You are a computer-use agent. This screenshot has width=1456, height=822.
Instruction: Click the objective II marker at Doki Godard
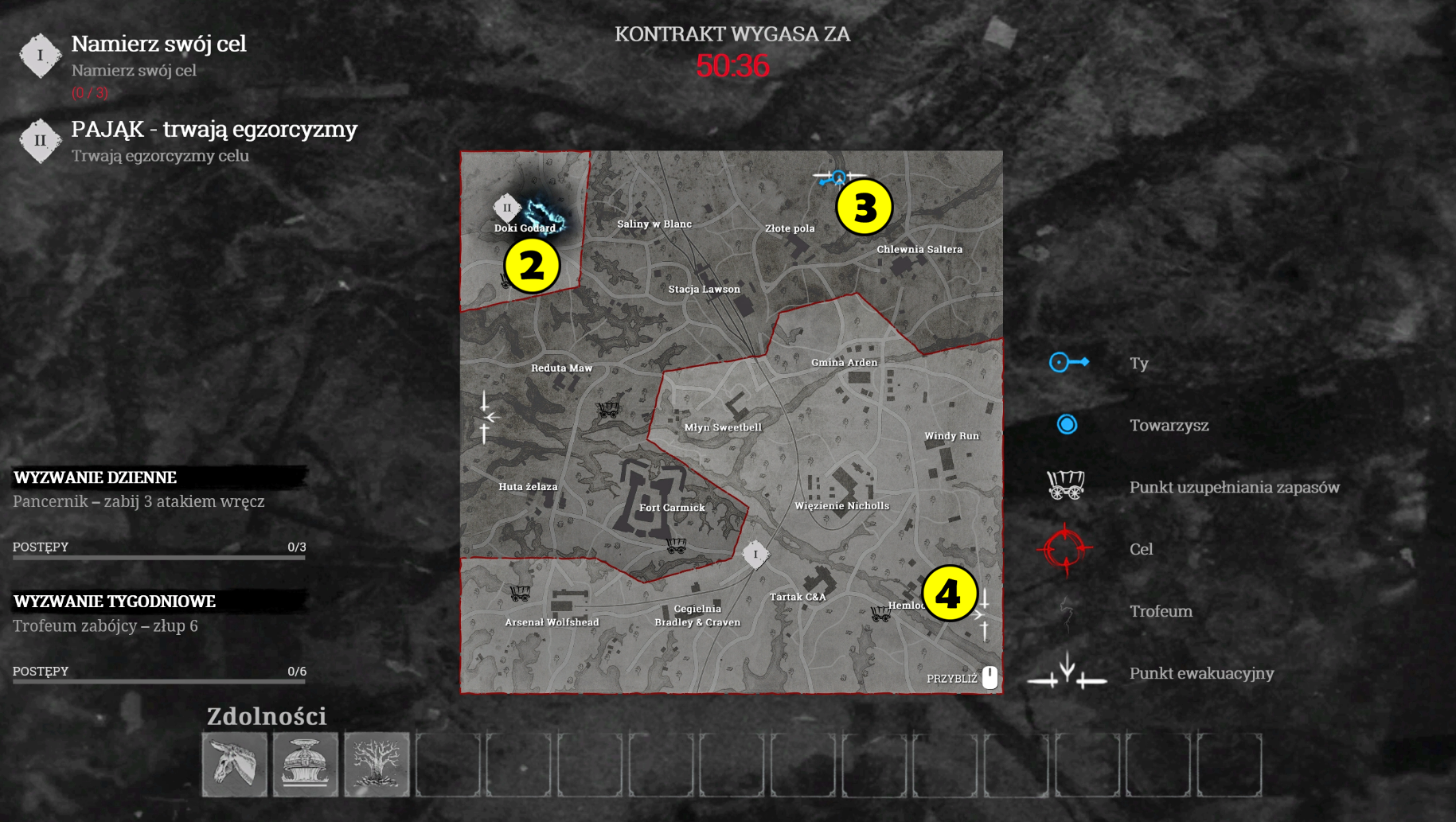[508, 206]
